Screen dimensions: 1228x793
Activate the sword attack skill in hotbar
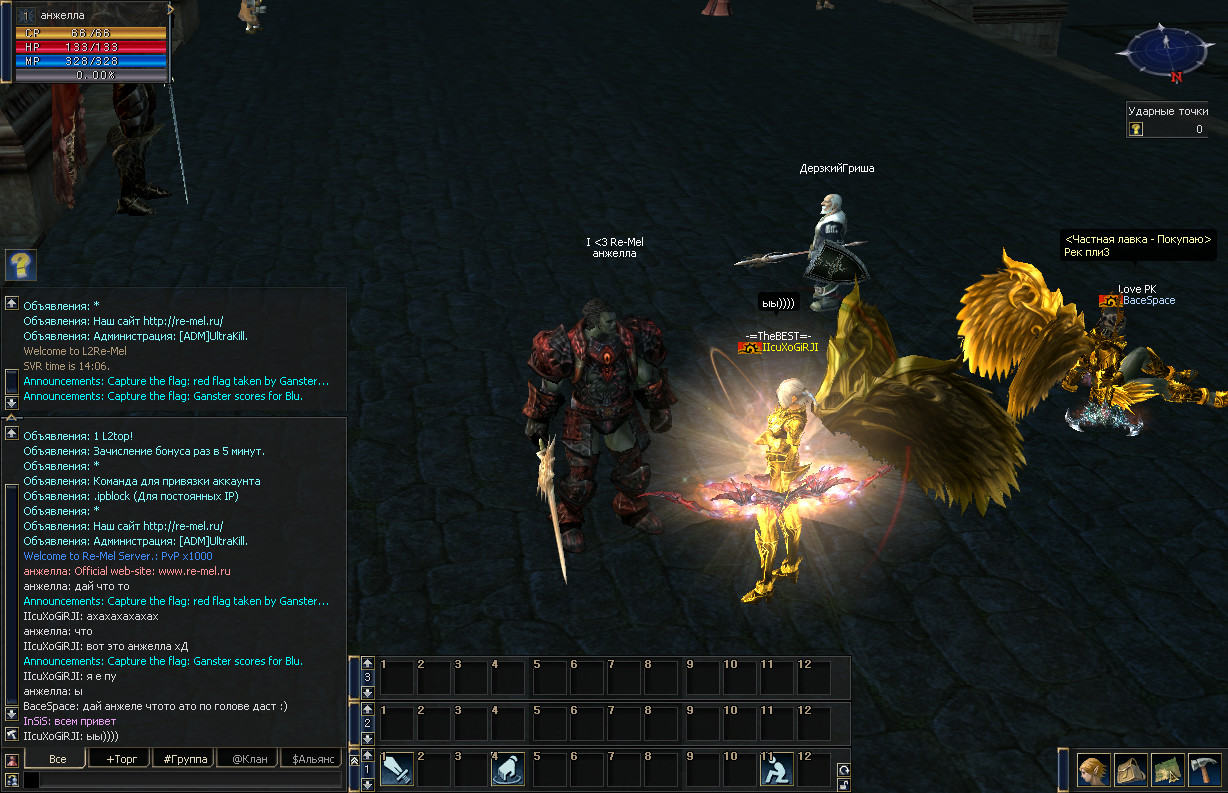pos(397,769)
